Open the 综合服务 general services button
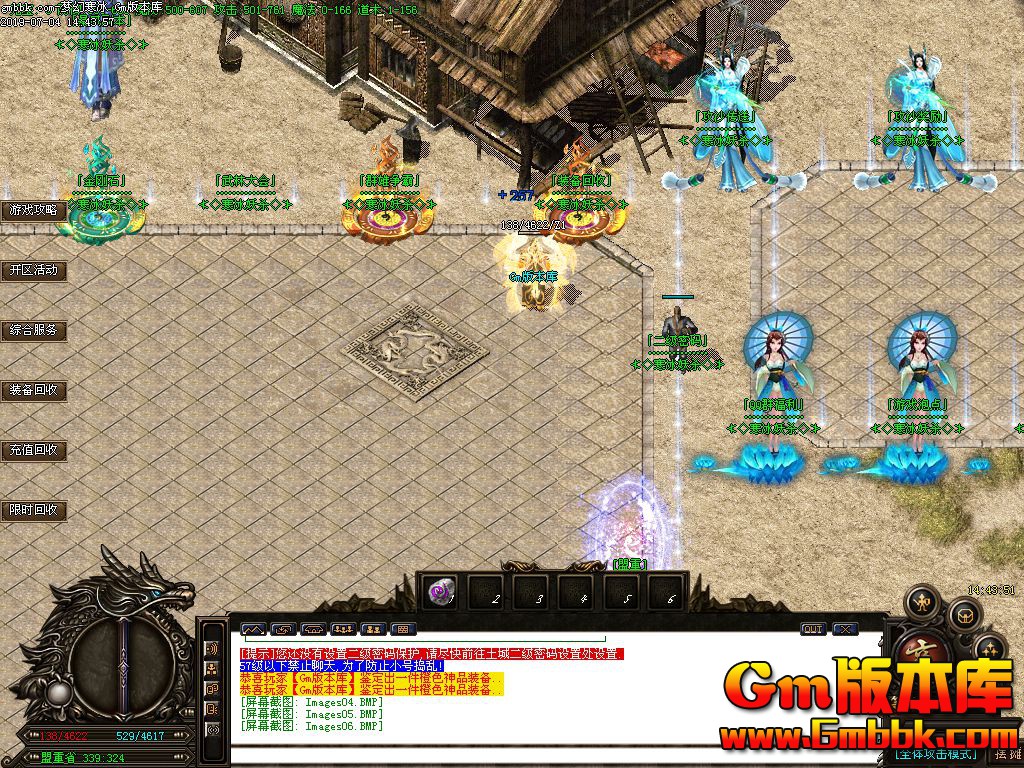 tap(34, 330)
